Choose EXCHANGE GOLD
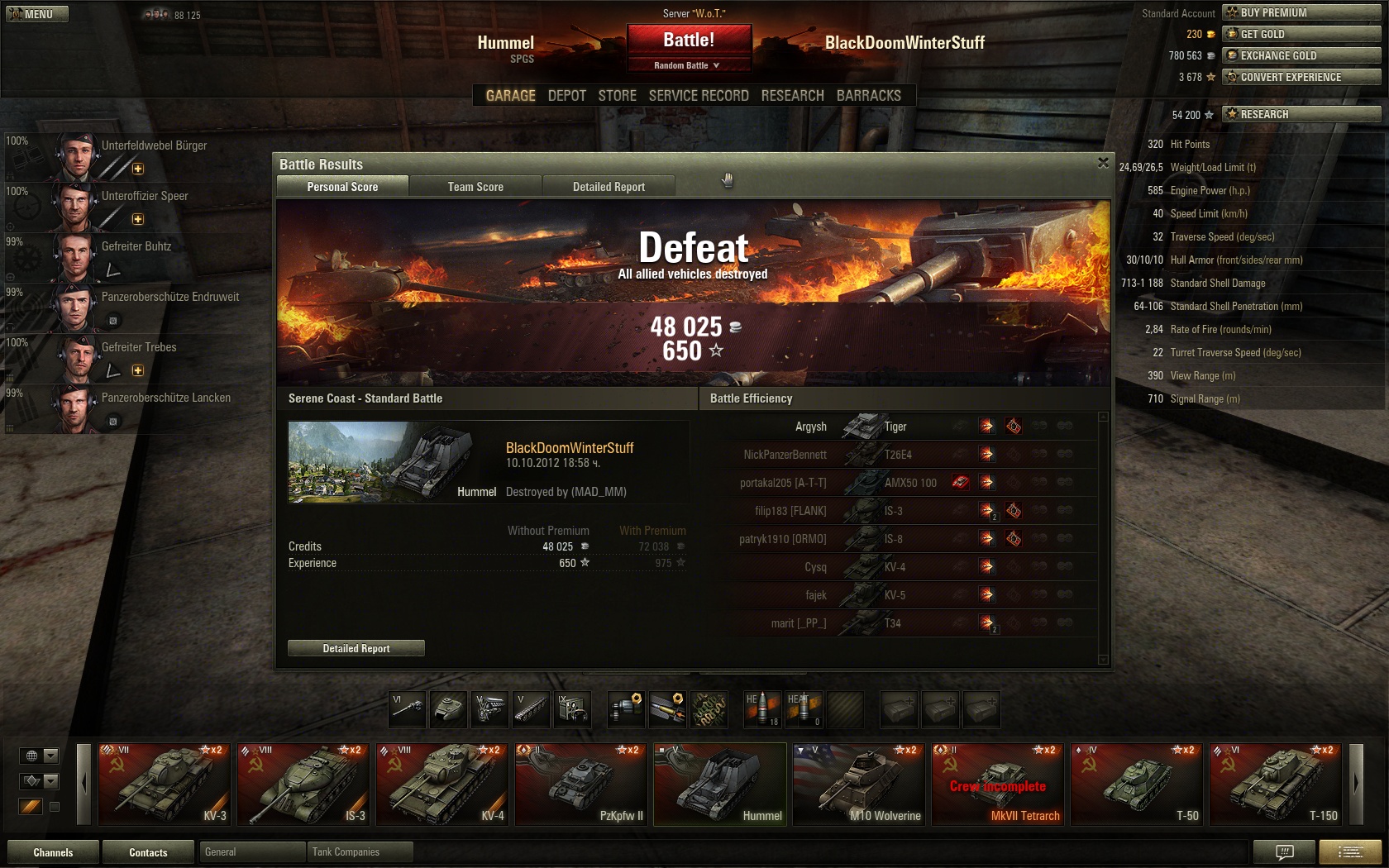 click(1301, 55)
